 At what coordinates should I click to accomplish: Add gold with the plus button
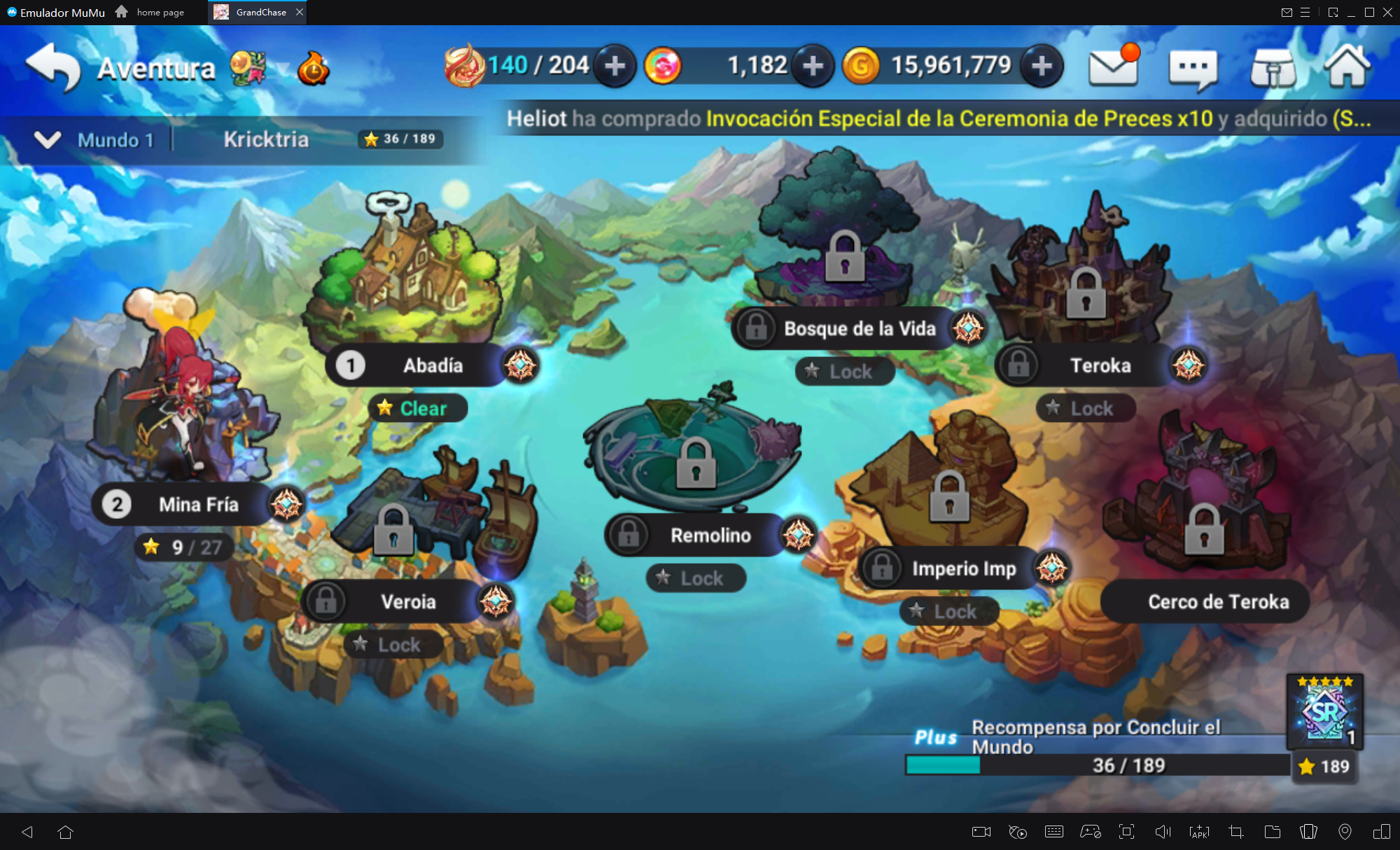tap(1042, 67)
